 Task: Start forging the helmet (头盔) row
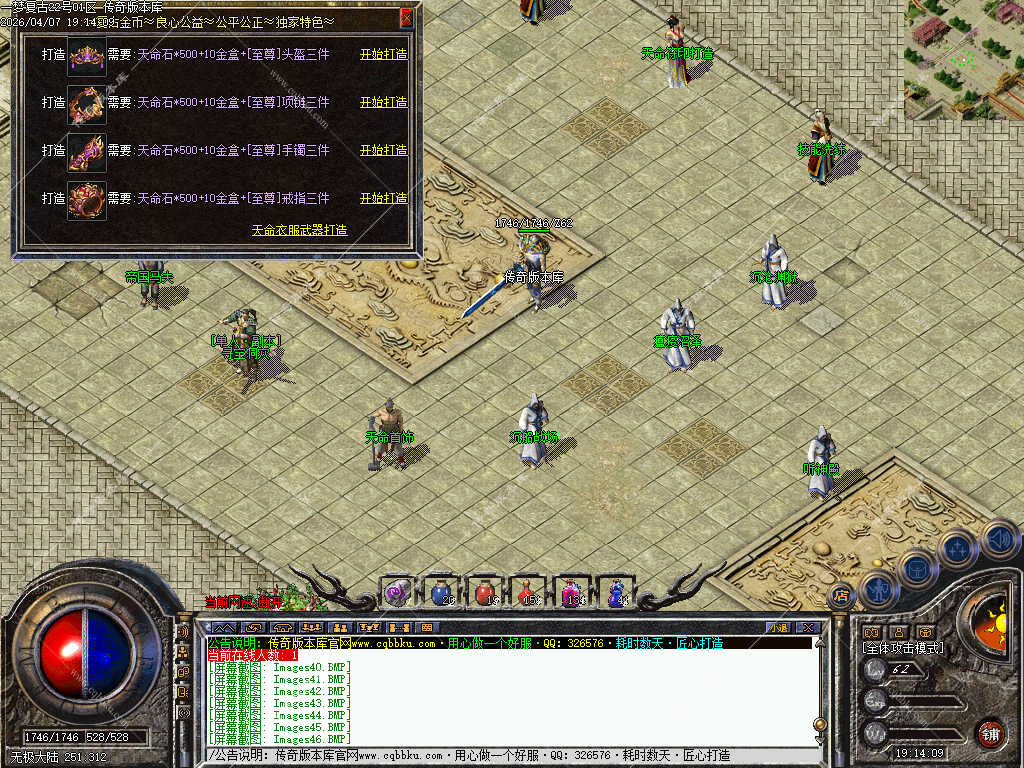click(383, 54)
